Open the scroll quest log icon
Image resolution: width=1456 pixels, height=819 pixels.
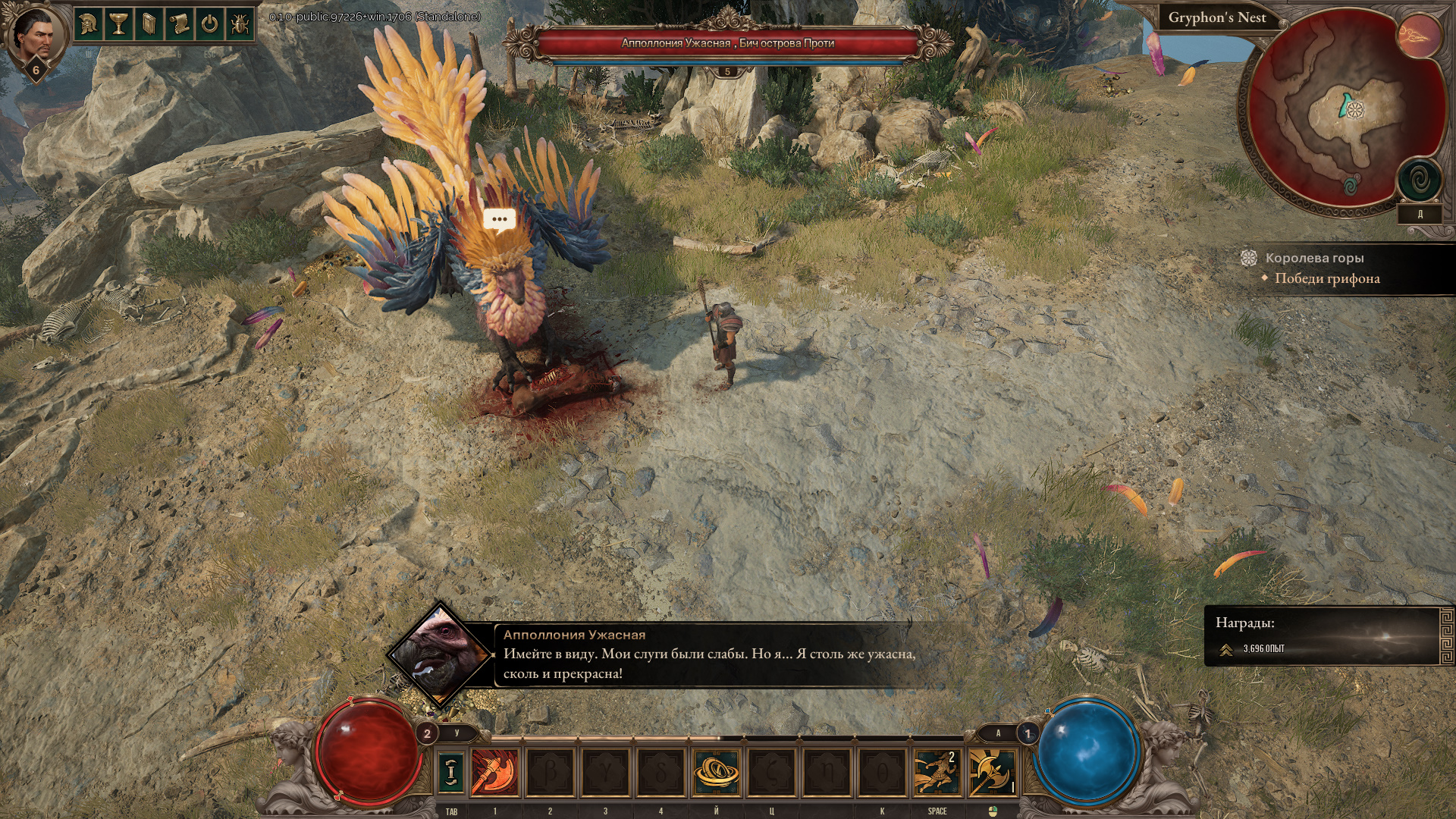179,24
